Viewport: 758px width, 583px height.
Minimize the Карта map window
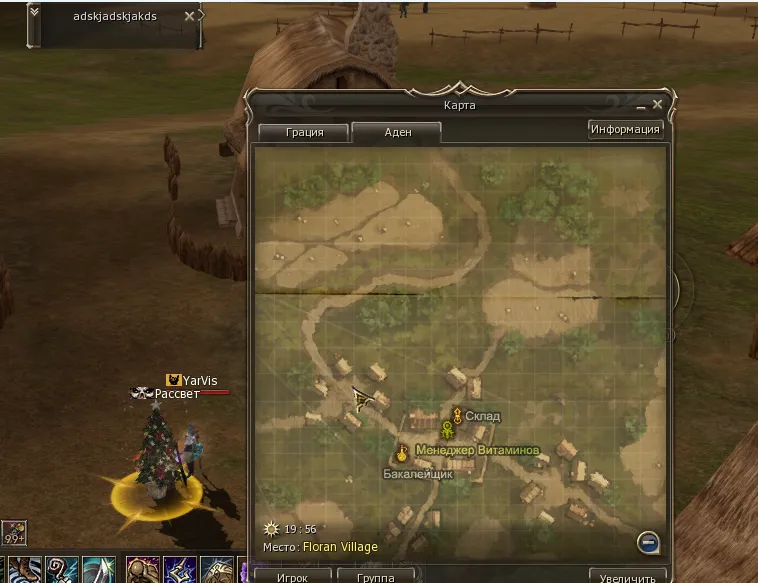click(x=642, y=105)
